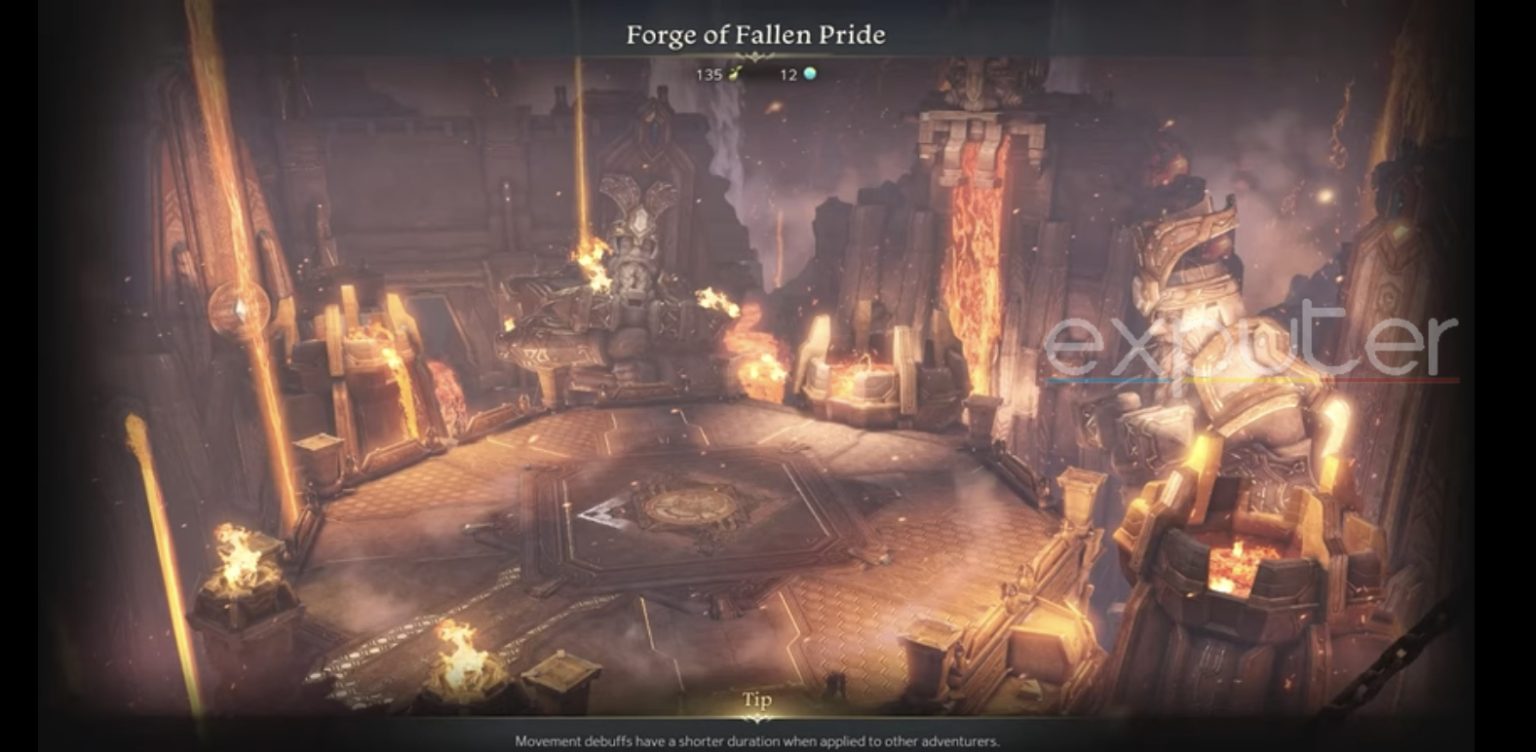This screenshot has height=752, width=1536.
Task: Click the decorative emblem under the title
Action: [x=755, y=56]
